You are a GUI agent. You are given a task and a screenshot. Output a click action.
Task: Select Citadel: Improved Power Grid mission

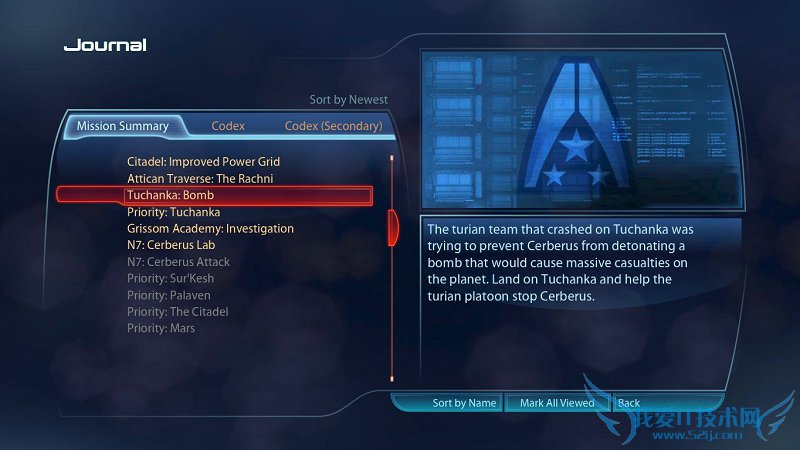tap(203, 161)
